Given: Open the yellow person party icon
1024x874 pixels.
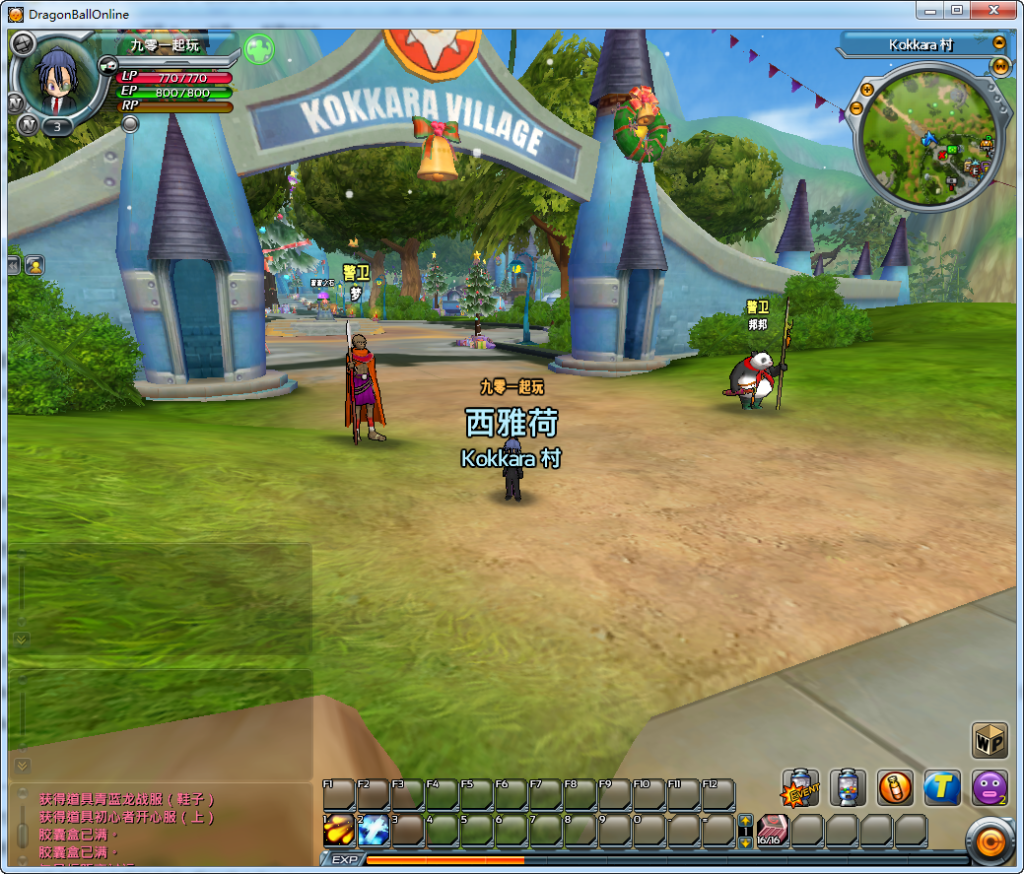Looking at the screenshot, I should (35, 265).
